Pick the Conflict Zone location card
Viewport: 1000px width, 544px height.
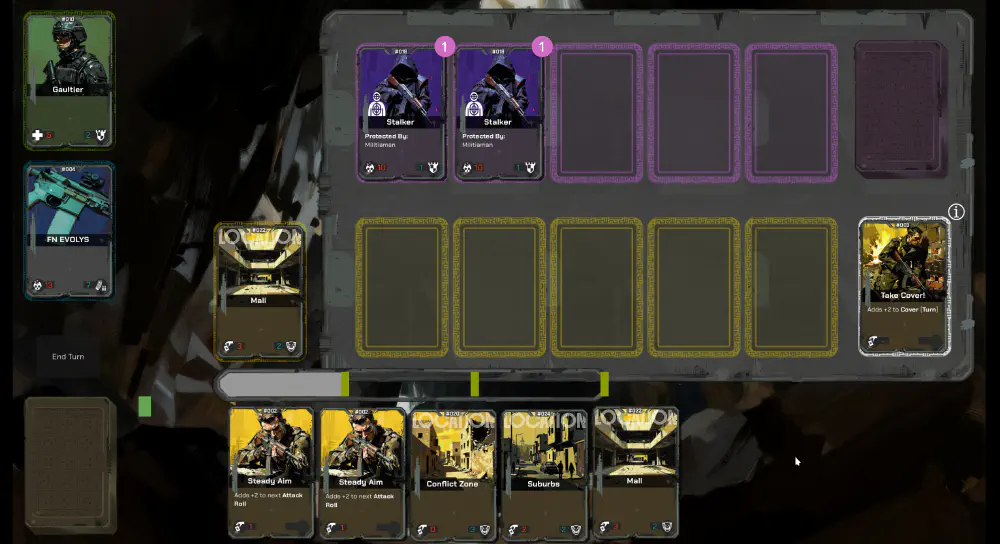452,471
